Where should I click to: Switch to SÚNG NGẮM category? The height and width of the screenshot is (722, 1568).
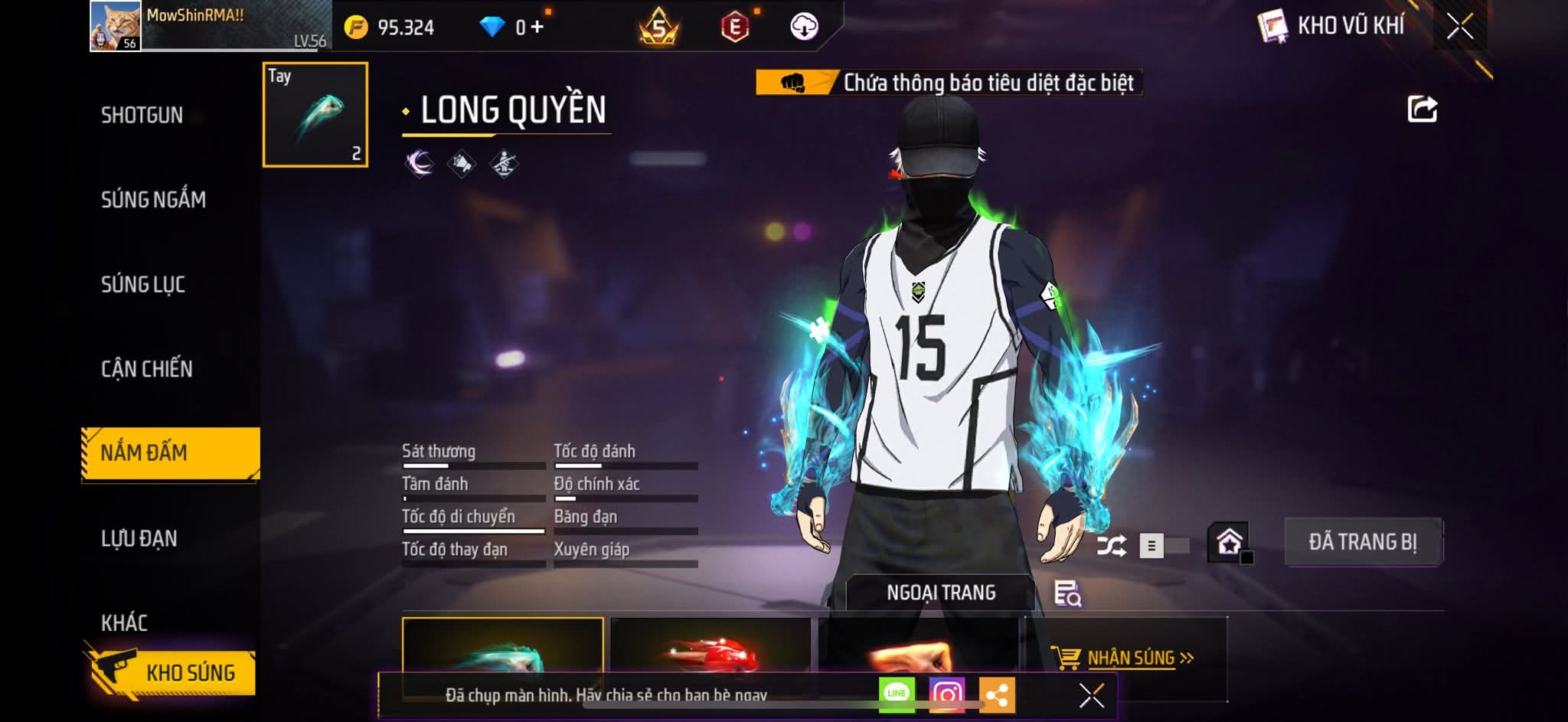(x=153, y=200)
